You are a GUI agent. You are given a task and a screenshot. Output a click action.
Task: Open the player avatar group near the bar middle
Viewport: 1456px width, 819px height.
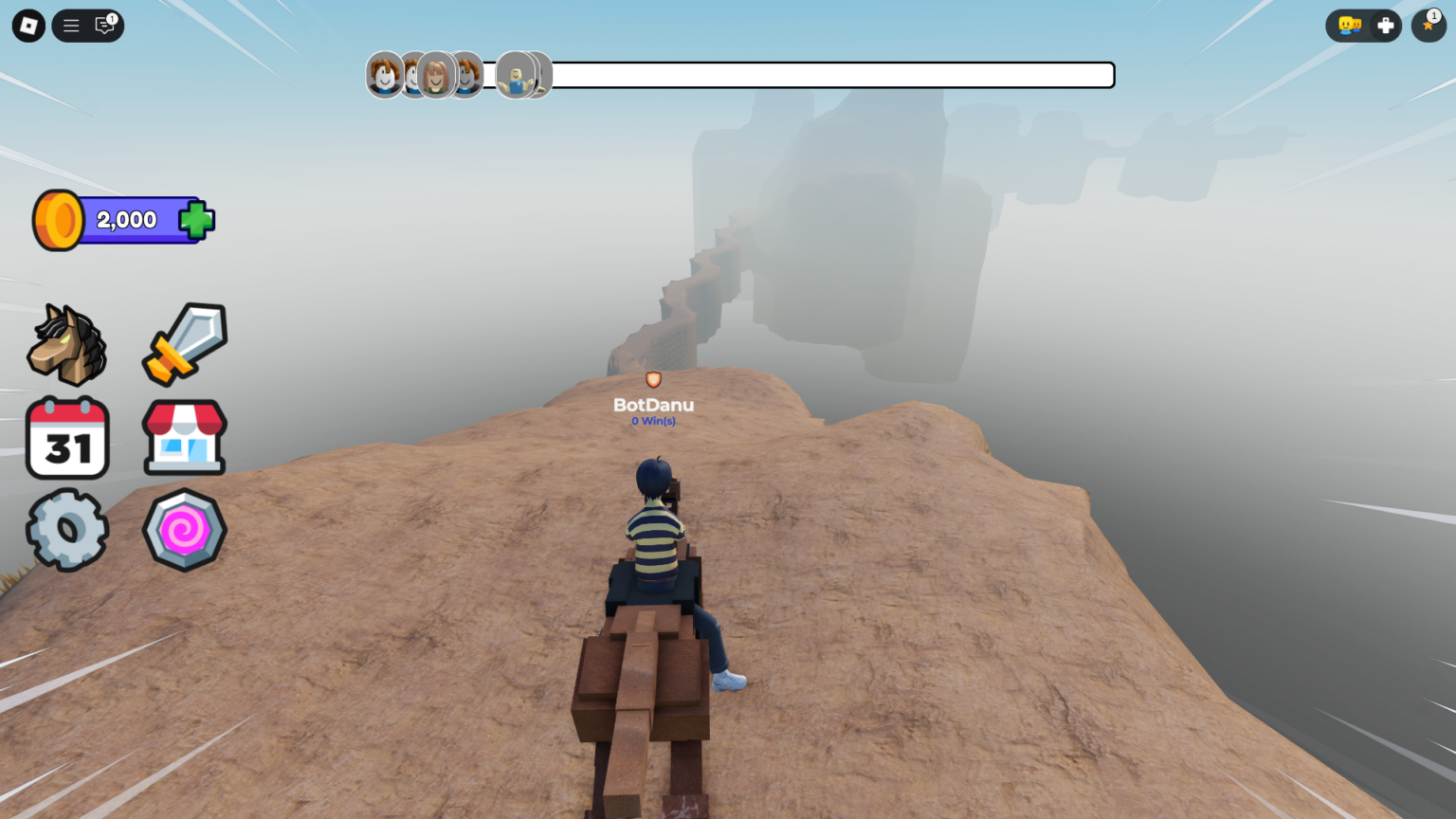point(522,75)
